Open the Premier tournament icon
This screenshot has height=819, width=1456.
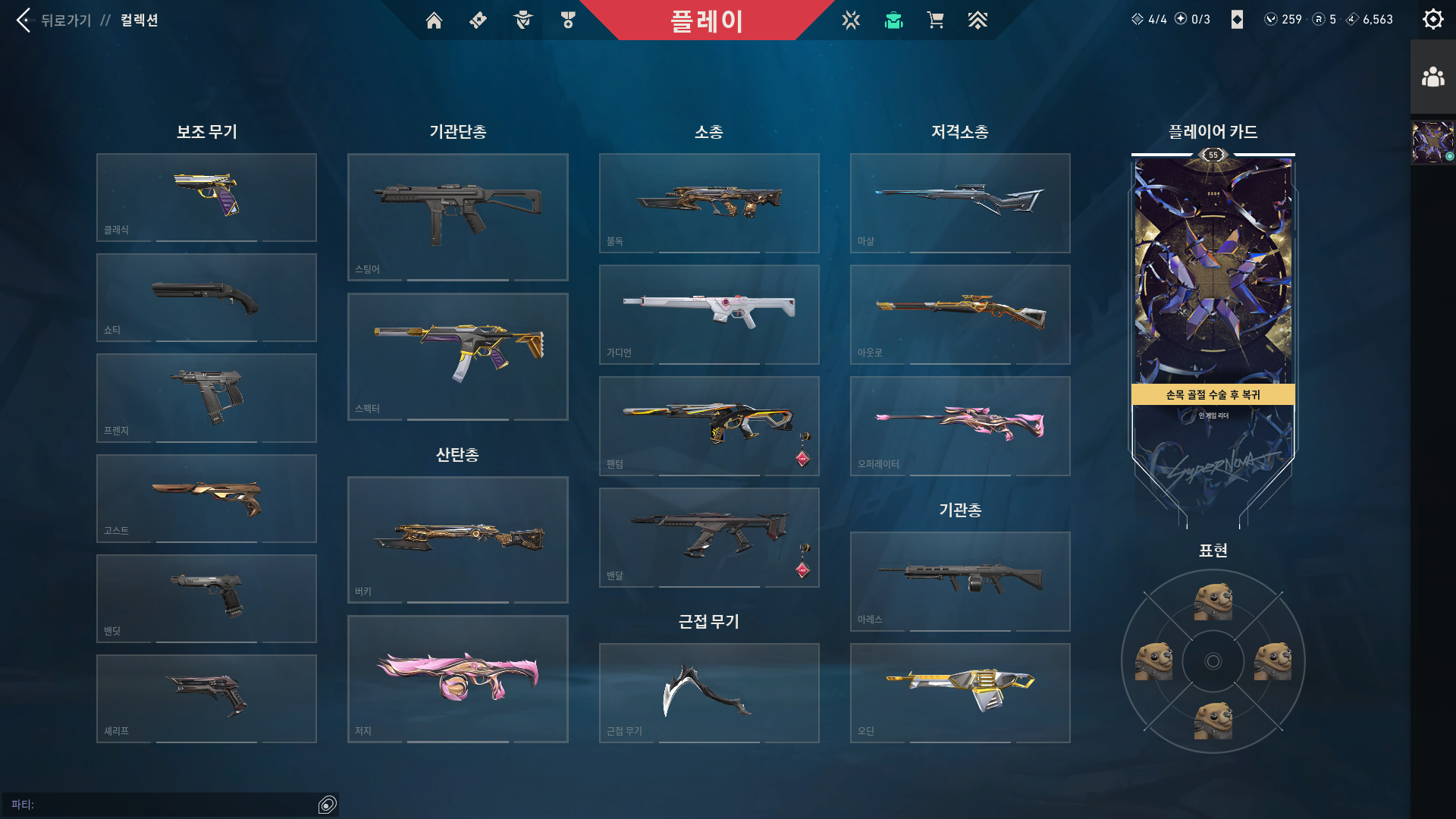[x=978, y=20]
